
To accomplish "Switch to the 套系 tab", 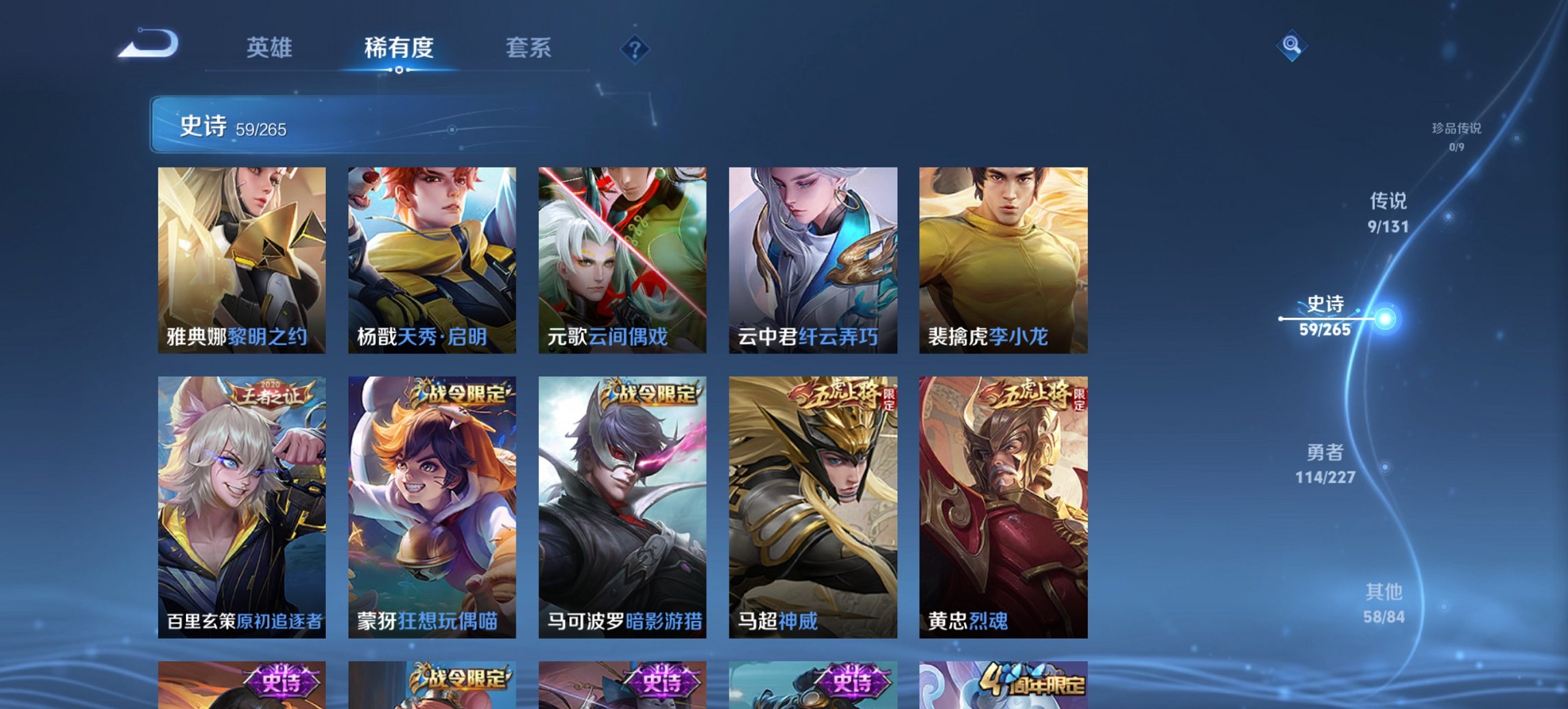I will point(528,49).
